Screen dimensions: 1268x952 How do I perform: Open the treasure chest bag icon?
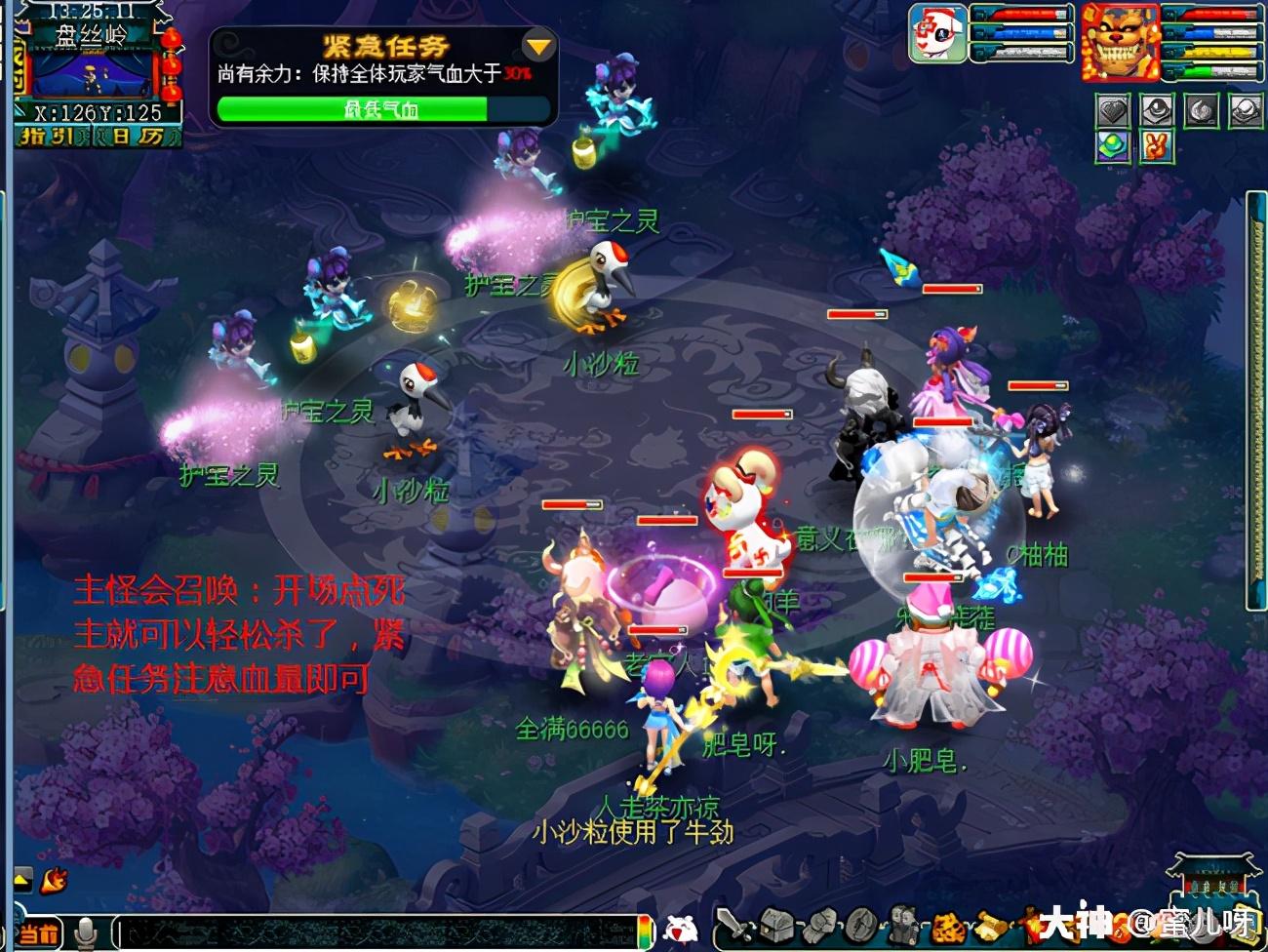tap(777, 925)
